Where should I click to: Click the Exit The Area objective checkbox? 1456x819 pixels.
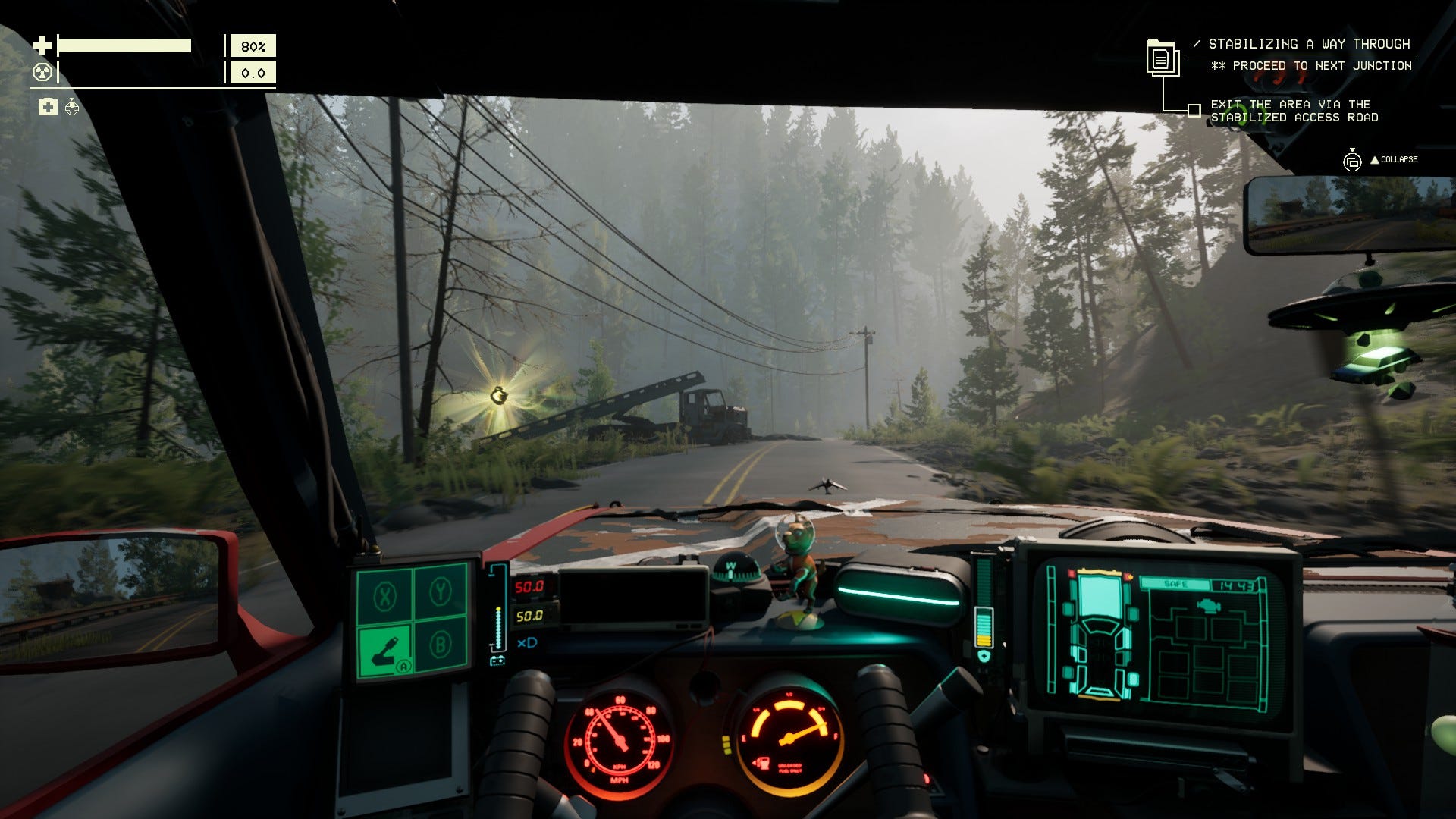point(1194,111)
